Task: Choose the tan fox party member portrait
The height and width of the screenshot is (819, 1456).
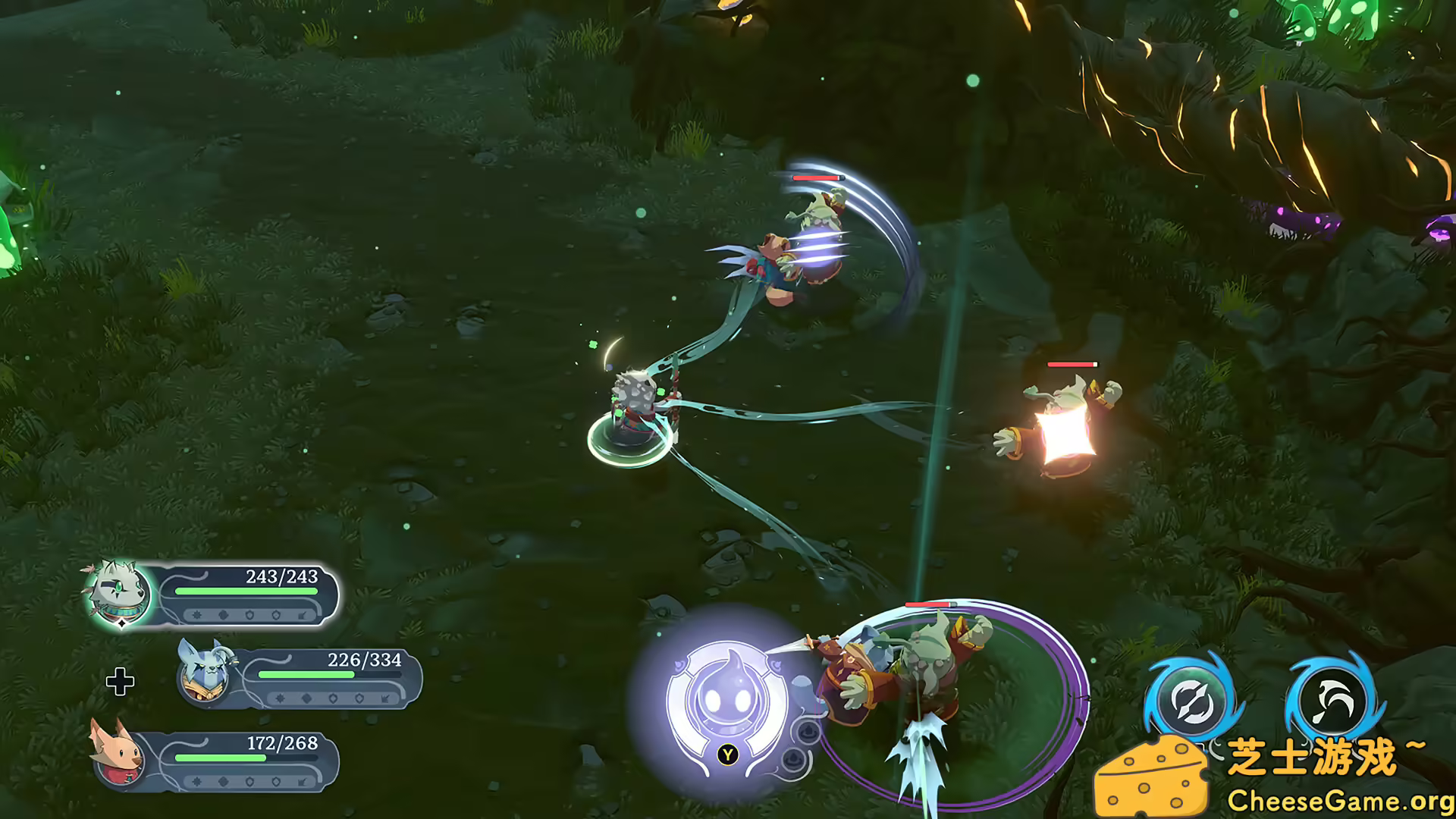Action: [x=118, y=753]
